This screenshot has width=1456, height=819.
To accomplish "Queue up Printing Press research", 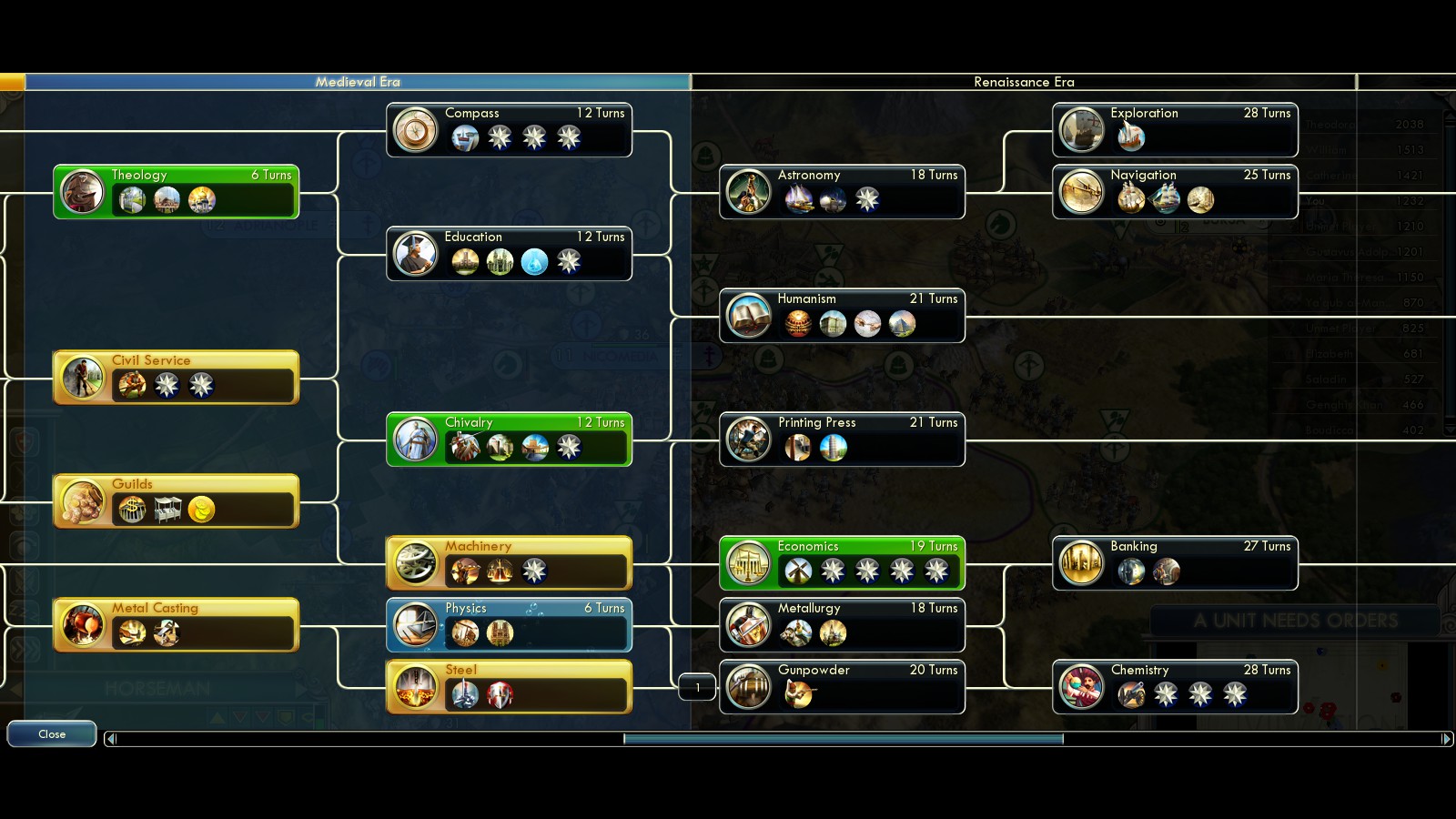I will tap(842, 440).
